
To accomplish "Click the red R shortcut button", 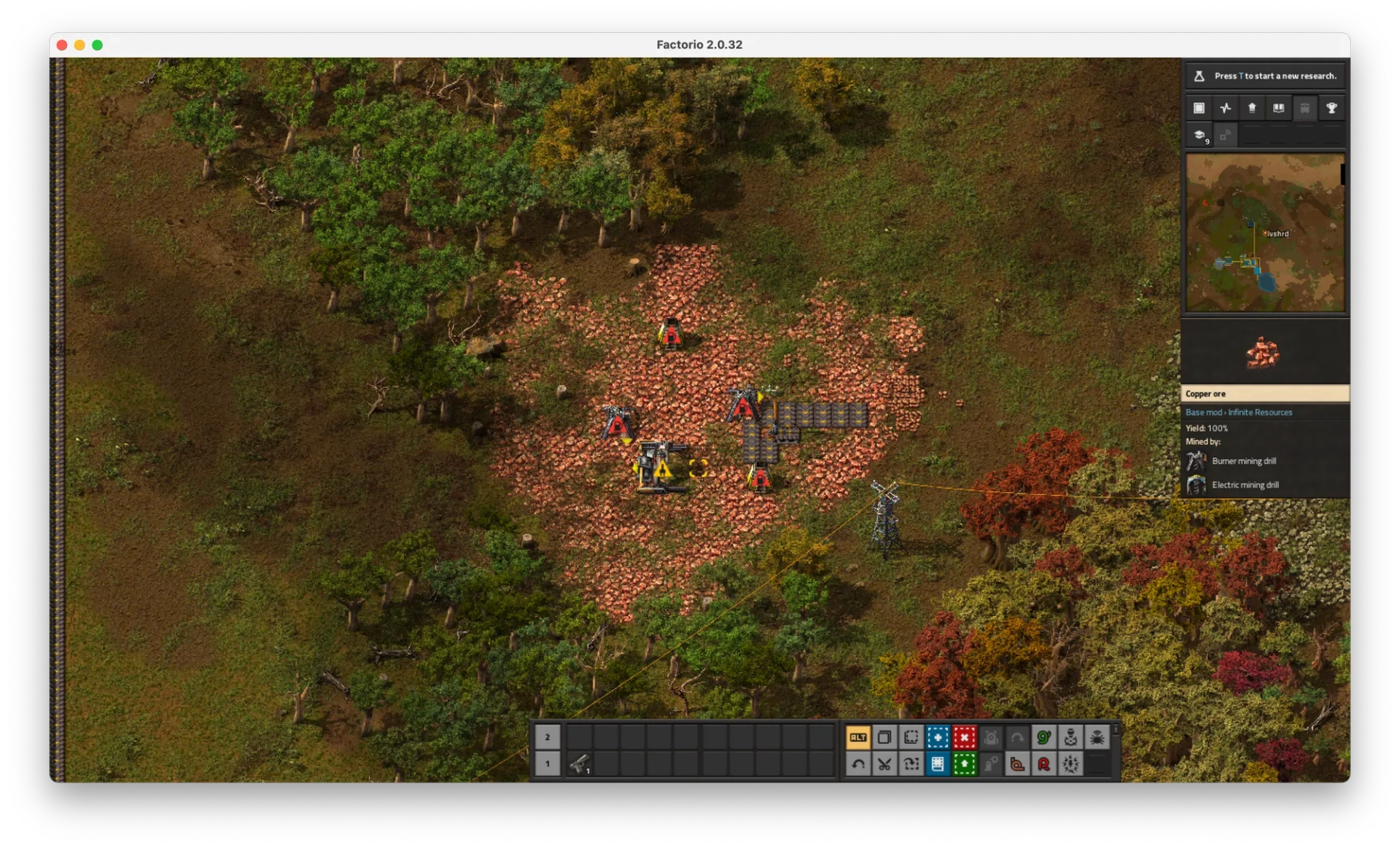I will coord(1043,764).
